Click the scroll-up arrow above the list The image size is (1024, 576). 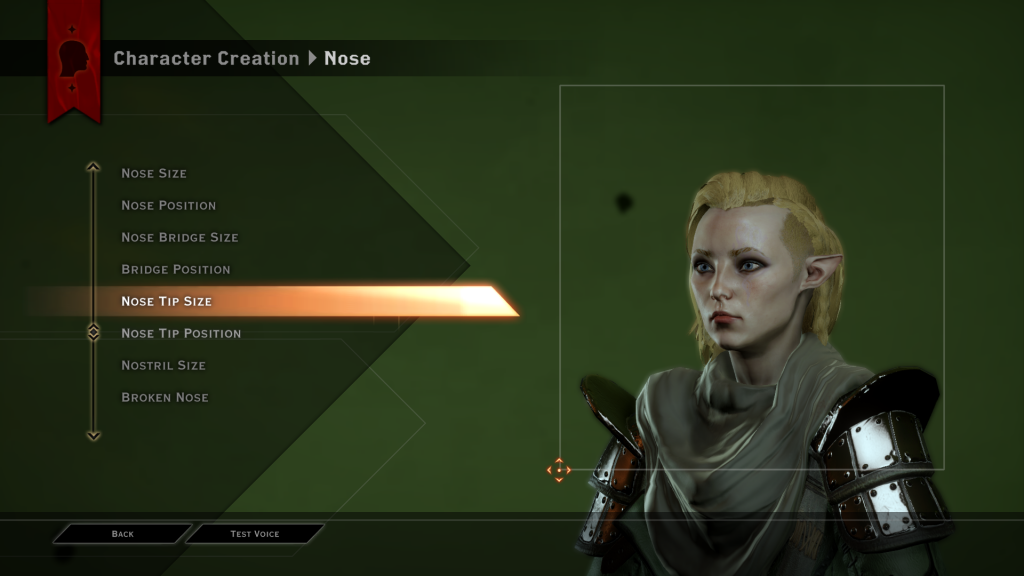pos(93,167)
